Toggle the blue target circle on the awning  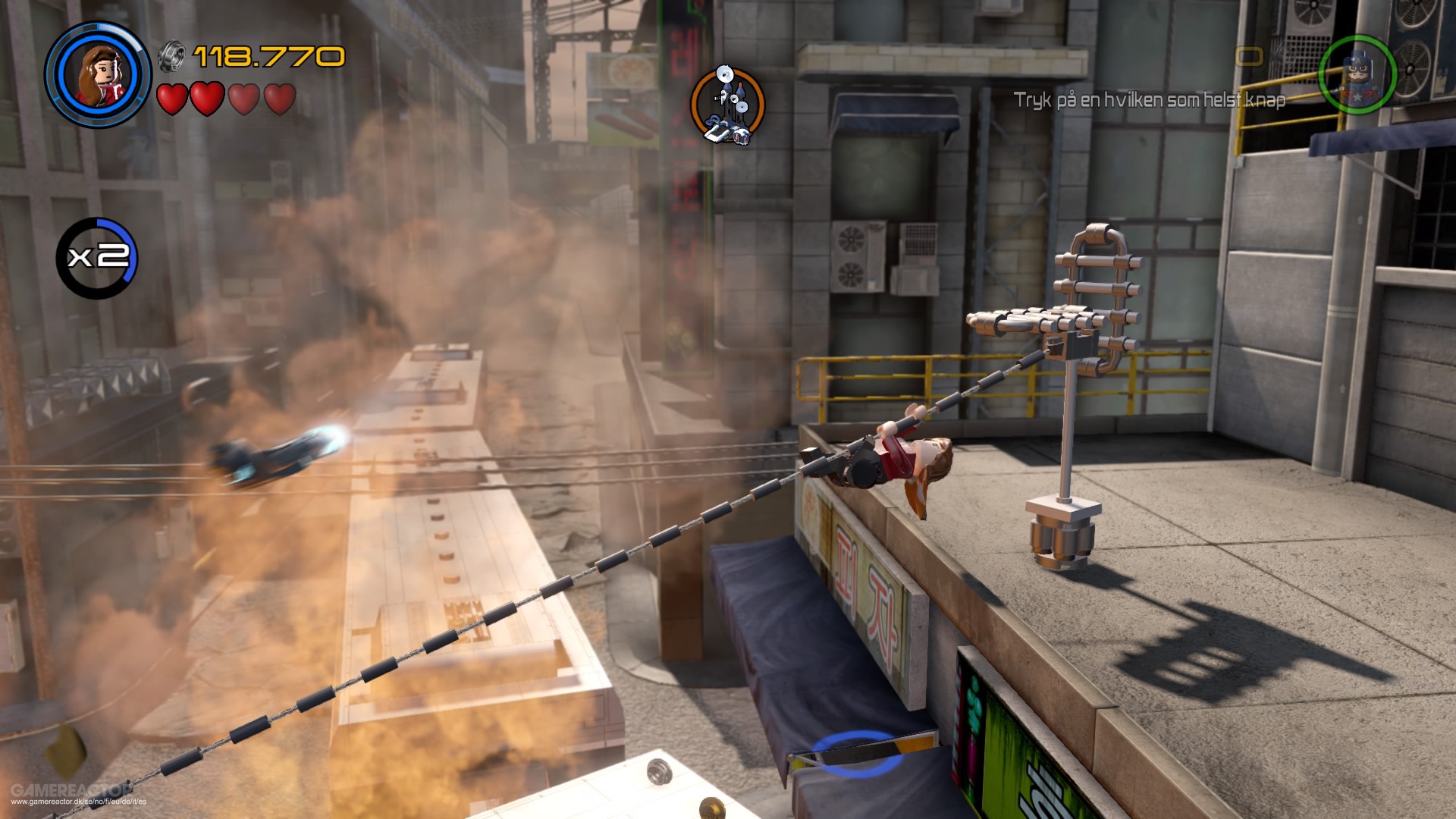click(x=857, y=755)
